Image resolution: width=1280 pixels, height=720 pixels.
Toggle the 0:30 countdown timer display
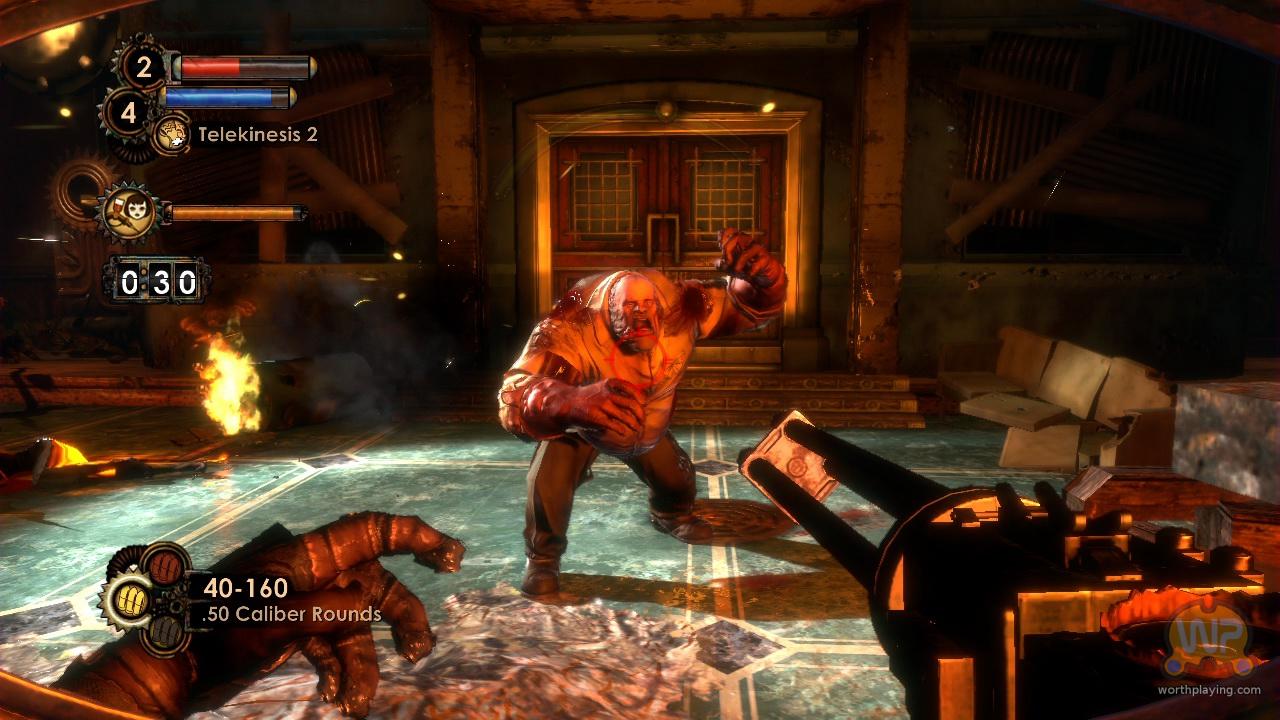click(155, 281)
